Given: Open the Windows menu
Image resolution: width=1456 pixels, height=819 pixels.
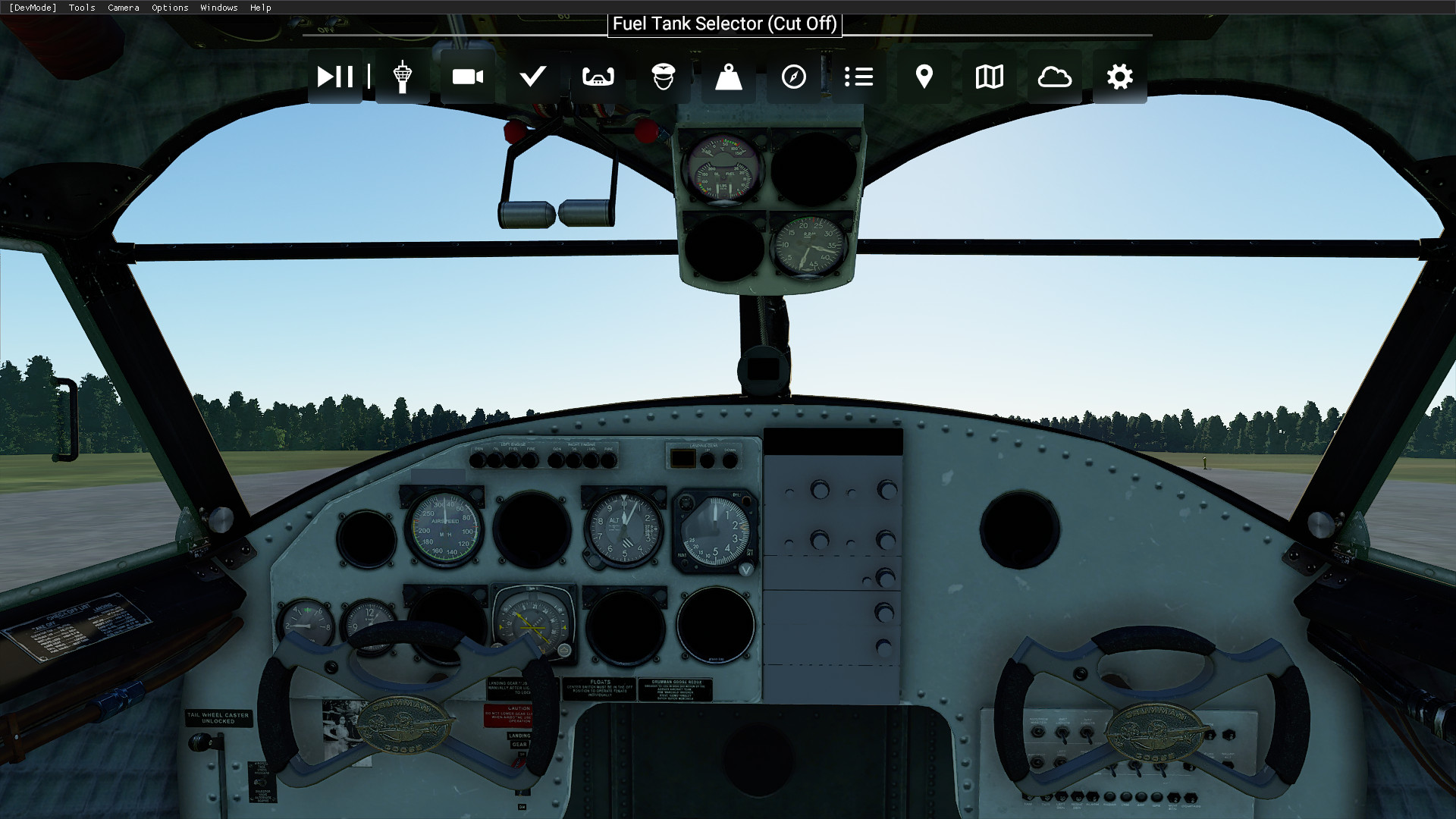Looking at the screenshot, I should 218,8.
